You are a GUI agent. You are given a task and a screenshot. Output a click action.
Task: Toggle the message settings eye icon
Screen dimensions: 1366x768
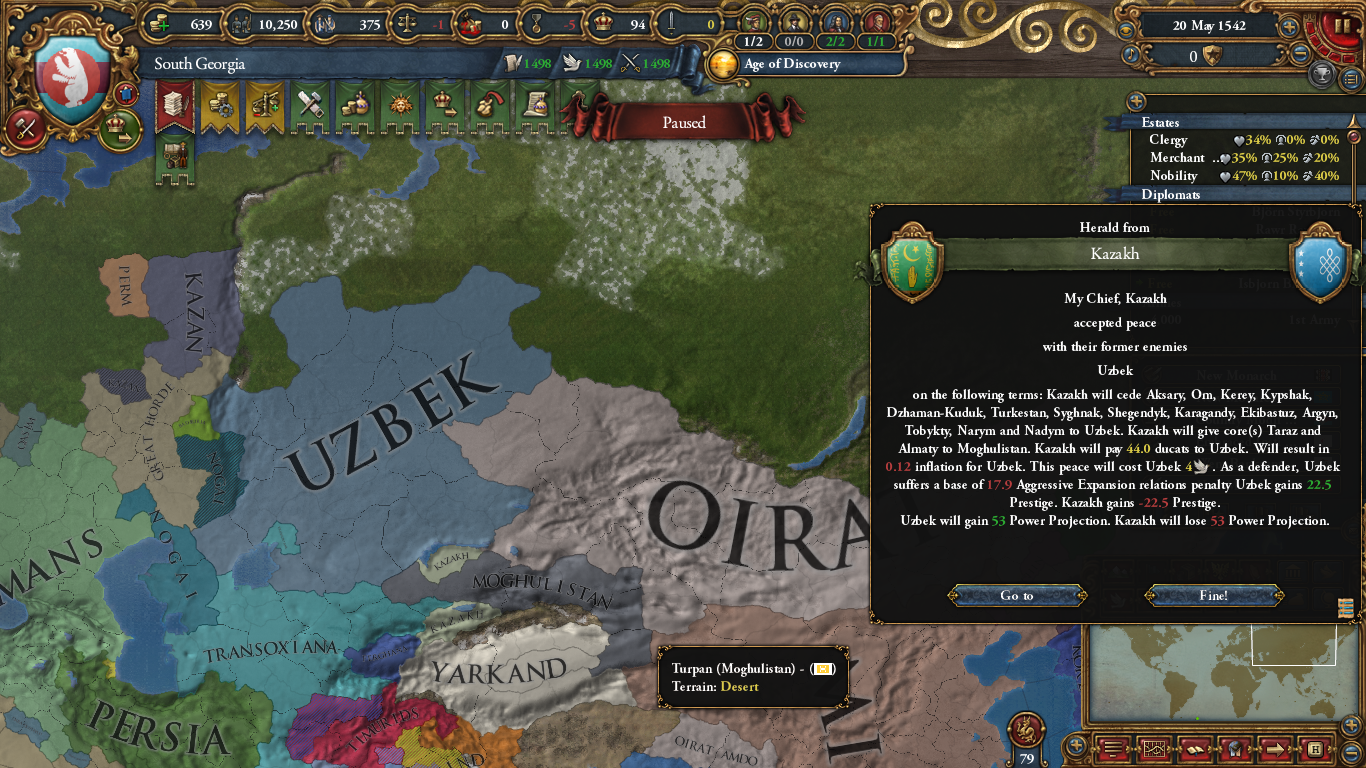pos(1126,30)
